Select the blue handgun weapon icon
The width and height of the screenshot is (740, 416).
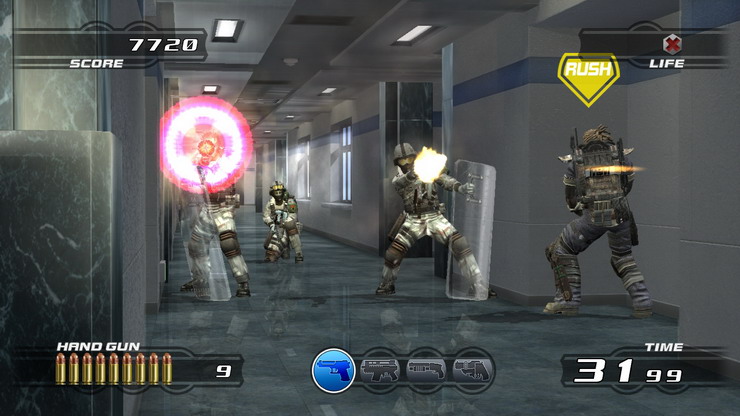334,371
